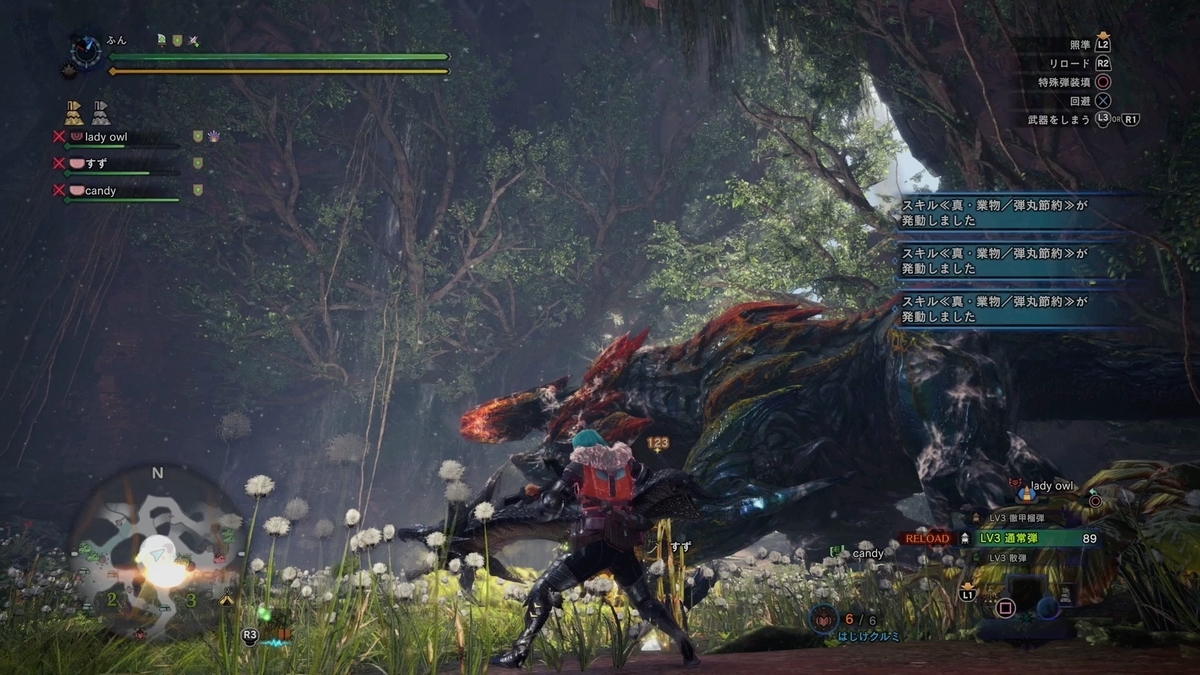The height and width of the screenshot is (675, 1200).
Task: Click the gold faint-counter figure icon
Action: tap(74, 111)
